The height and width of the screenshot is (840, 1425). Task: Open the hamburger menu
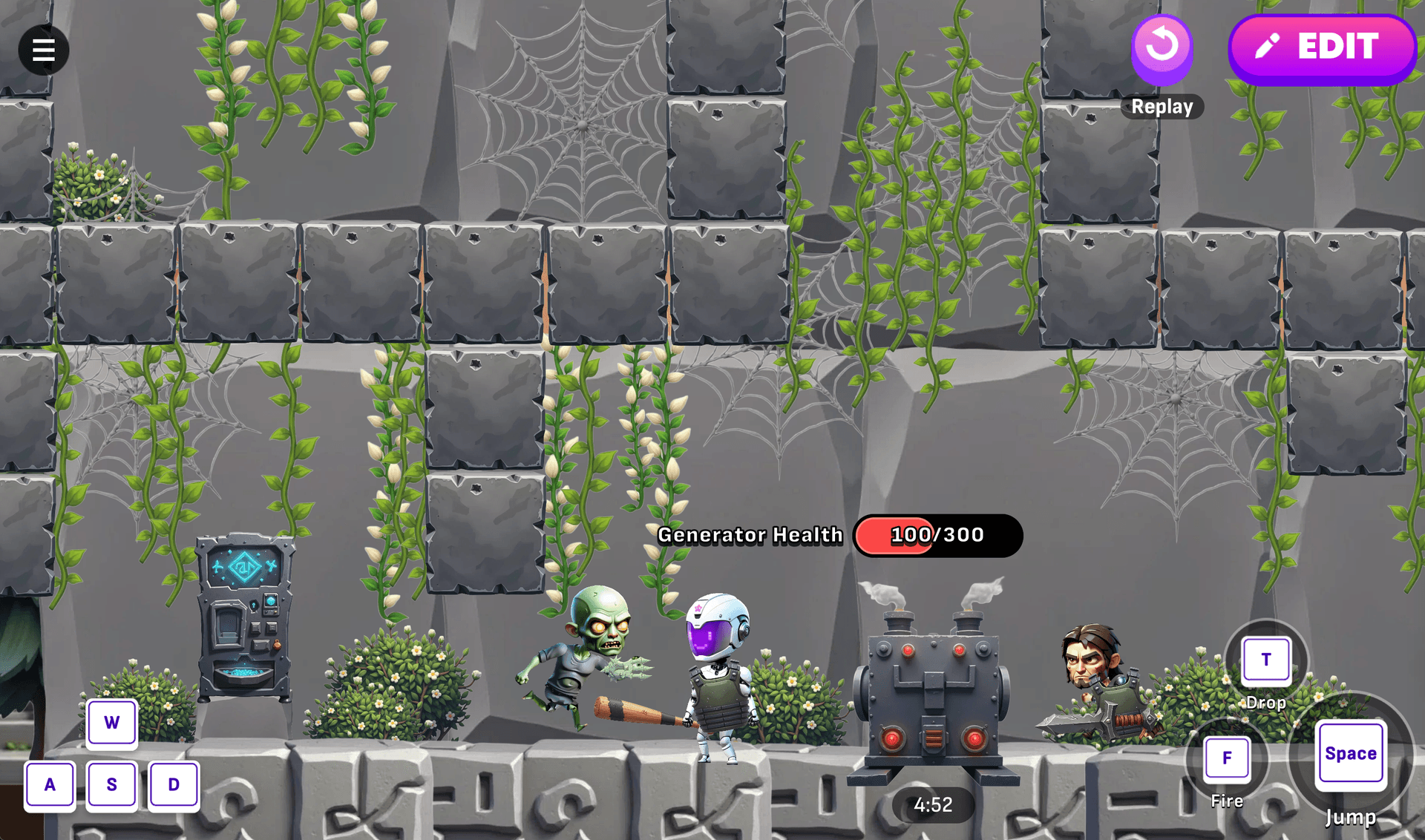click(44, 50)
